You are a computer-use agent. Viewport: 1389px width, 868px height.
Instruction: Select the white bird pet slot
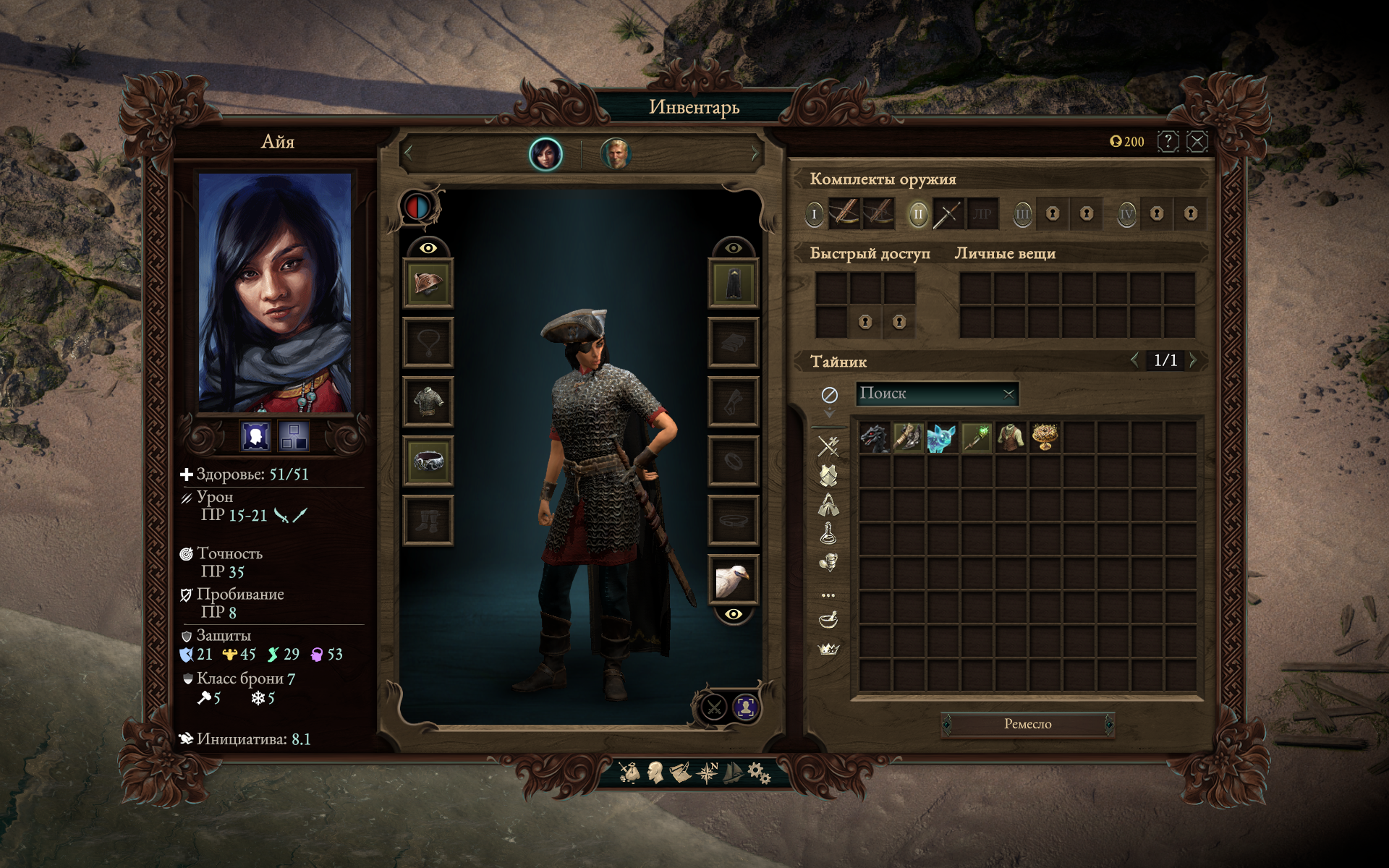coord(733,579)
